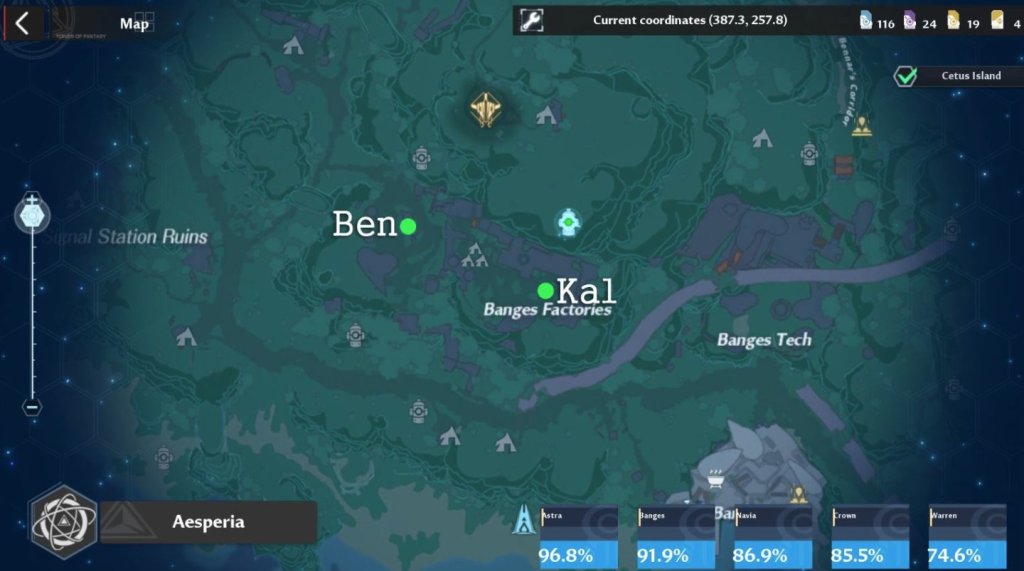This screenshot has width=1024, height=571.
Task: Click the golden emblem map marker
Action: (x=486, y=109)
